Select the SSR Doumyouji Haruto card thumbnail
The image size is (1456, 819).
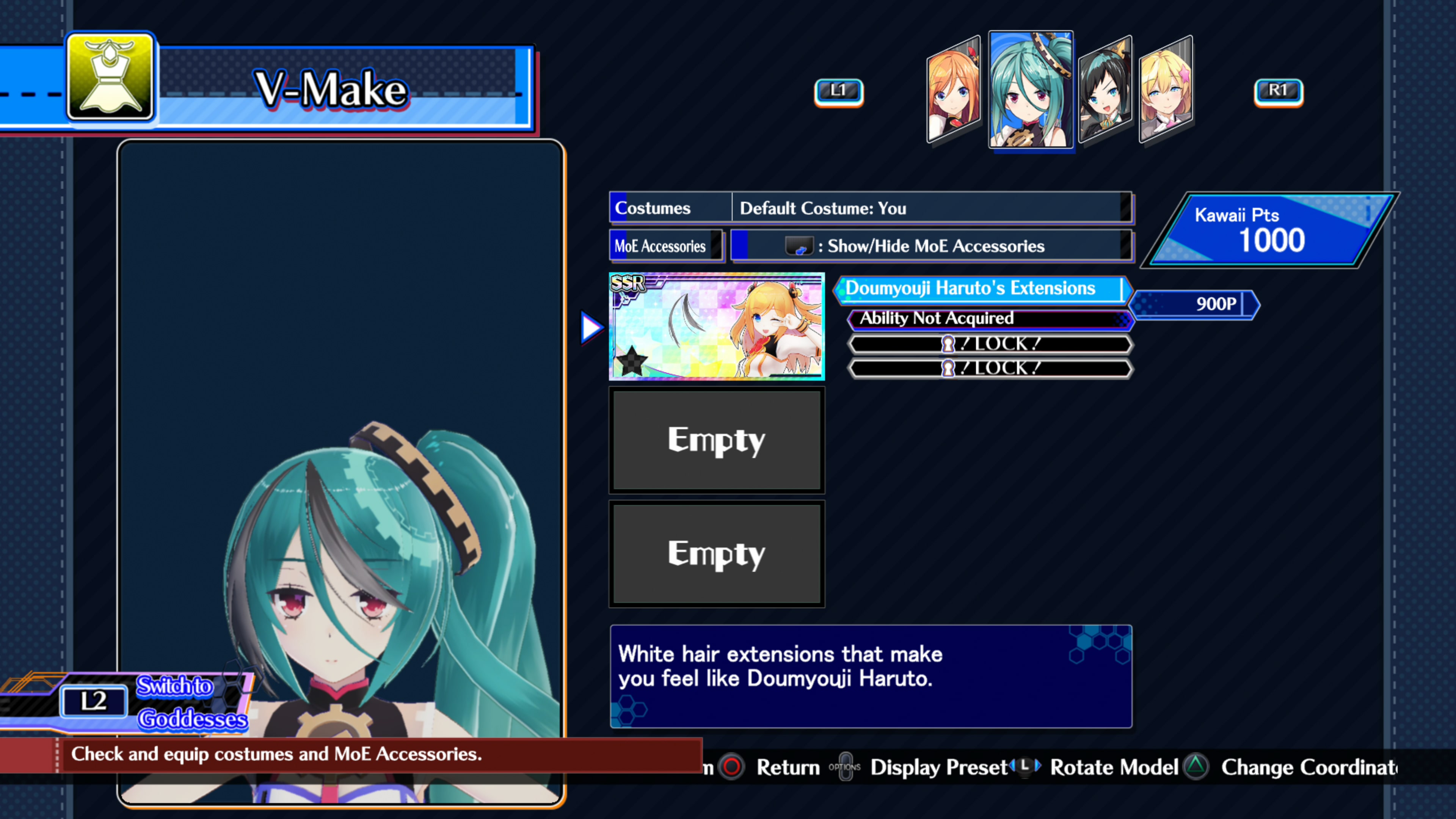pyautogui.click(x=717, y=327)
